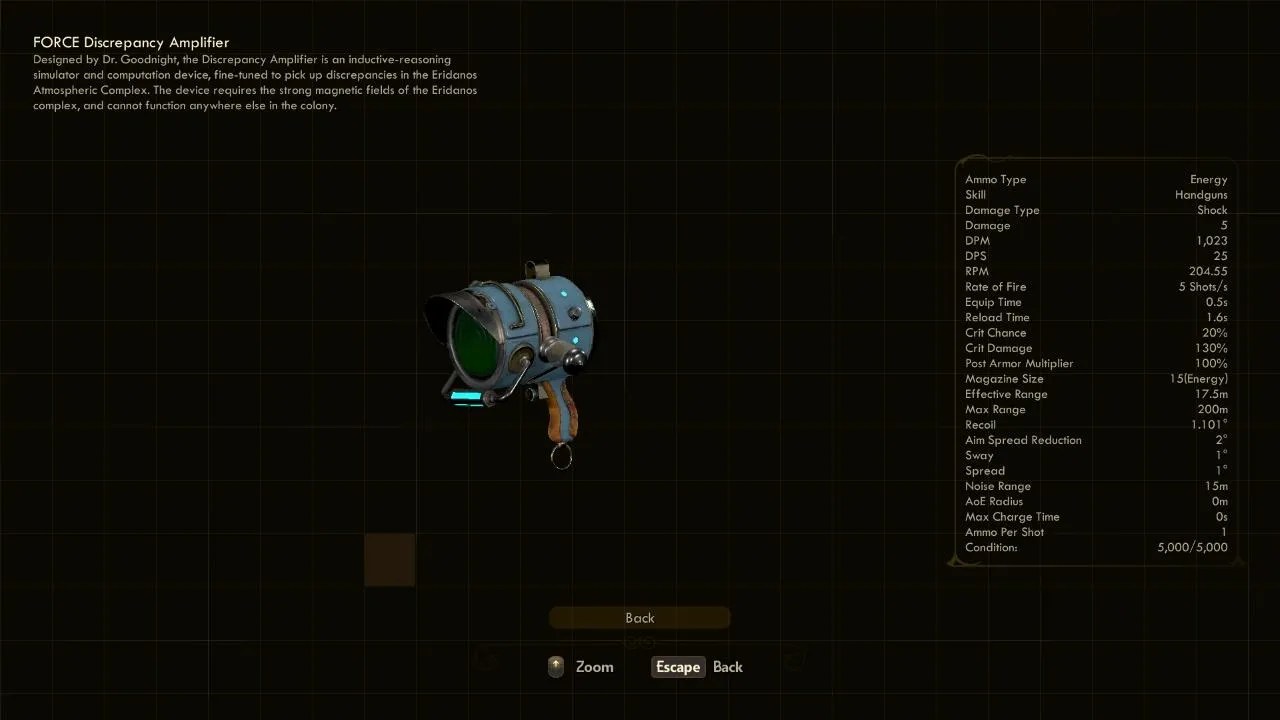Click the FORCE Discrepancy Amplifier title
This screenshot has width=1280, height=720.
tap(131, 42)
